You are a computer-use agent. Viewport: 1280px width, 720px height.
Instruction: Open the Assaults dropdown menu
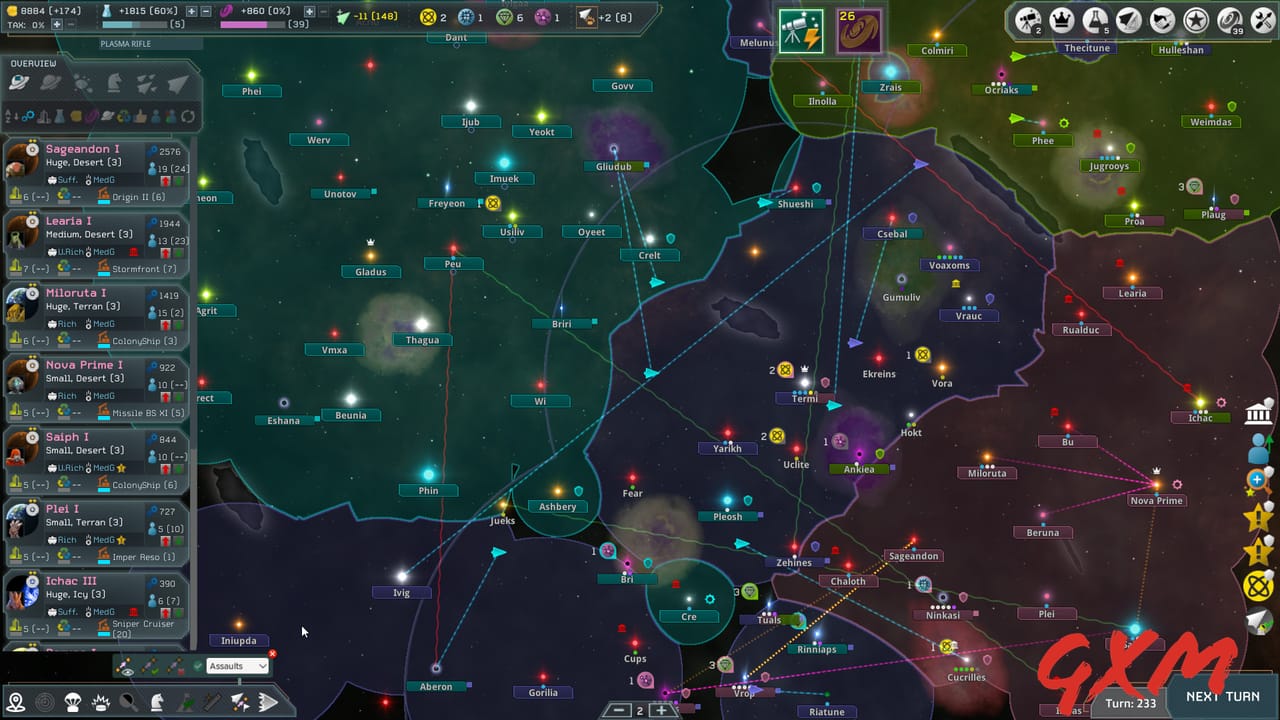[238, 665]
